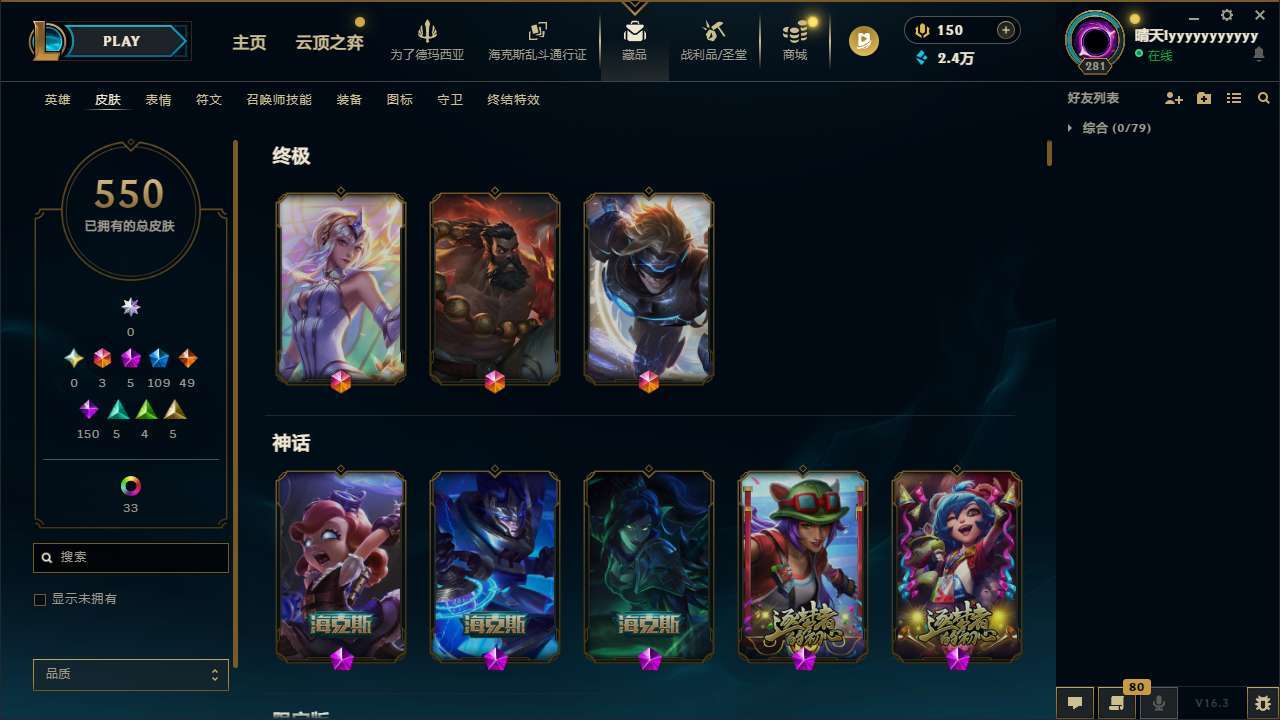Viewport: 1280px width, 720px height.
Task: Open the 主页 menu item
Action: click(x=248, y=43)
